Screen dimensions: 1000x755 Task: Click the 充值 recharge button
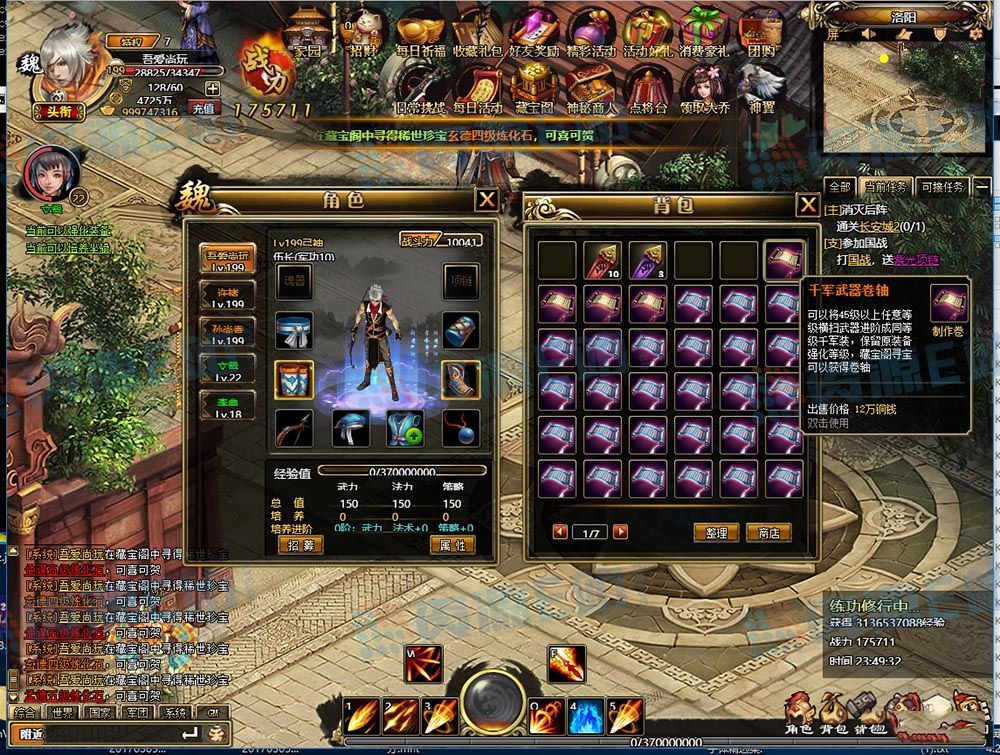pyautogui.click(x=203, y=108)
